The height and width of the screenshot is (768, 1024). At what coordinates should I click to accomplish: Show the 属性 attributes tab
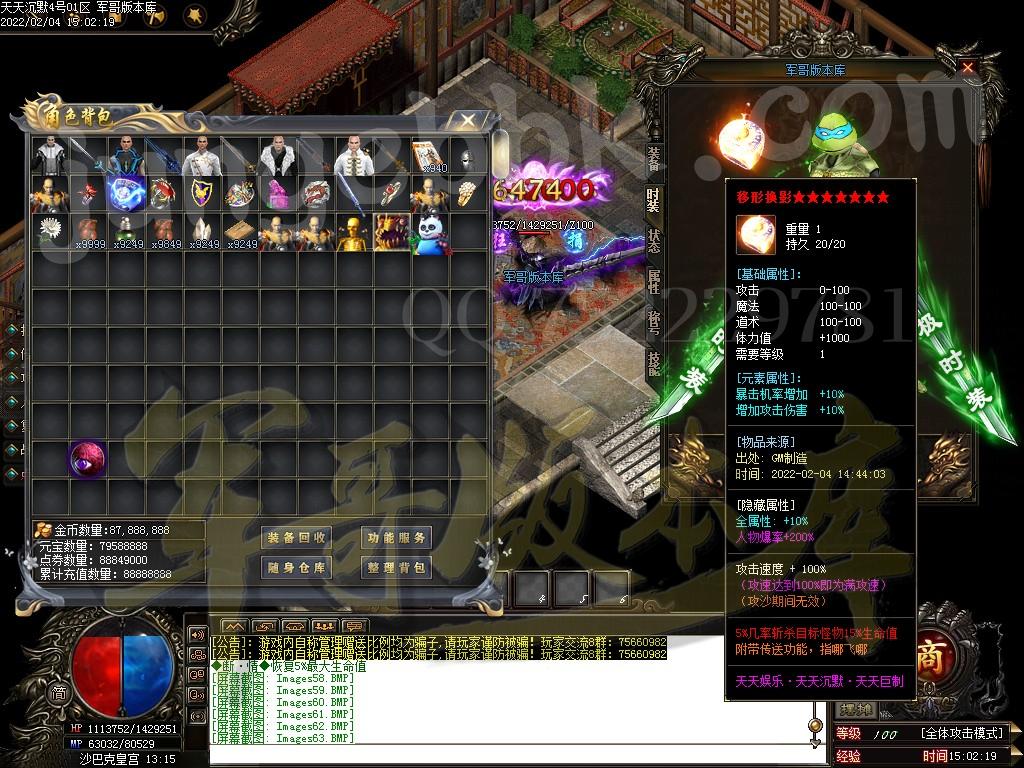[653, 281]
